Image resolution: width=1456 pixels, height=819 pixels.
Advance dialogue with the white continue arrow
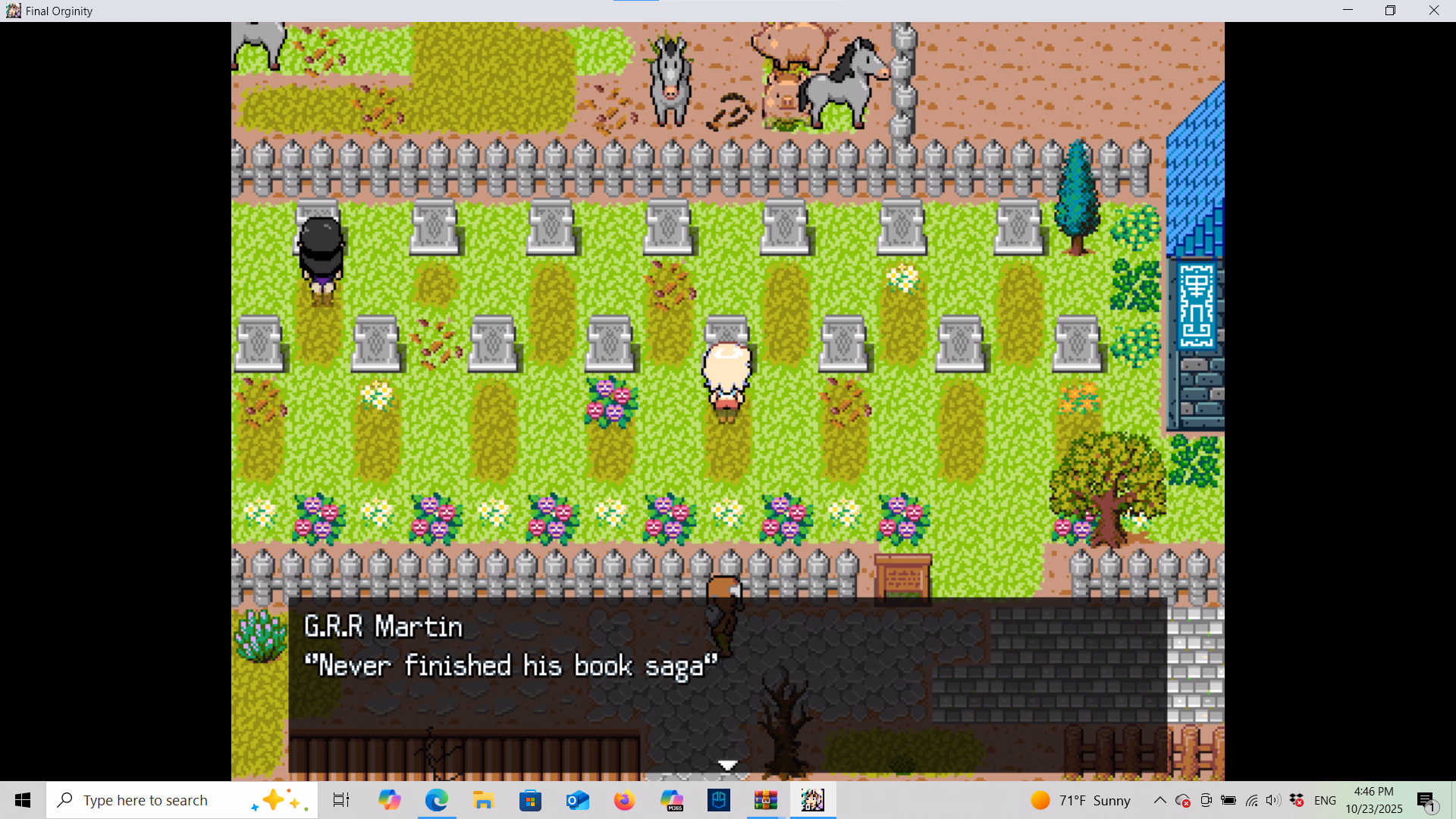727,765
